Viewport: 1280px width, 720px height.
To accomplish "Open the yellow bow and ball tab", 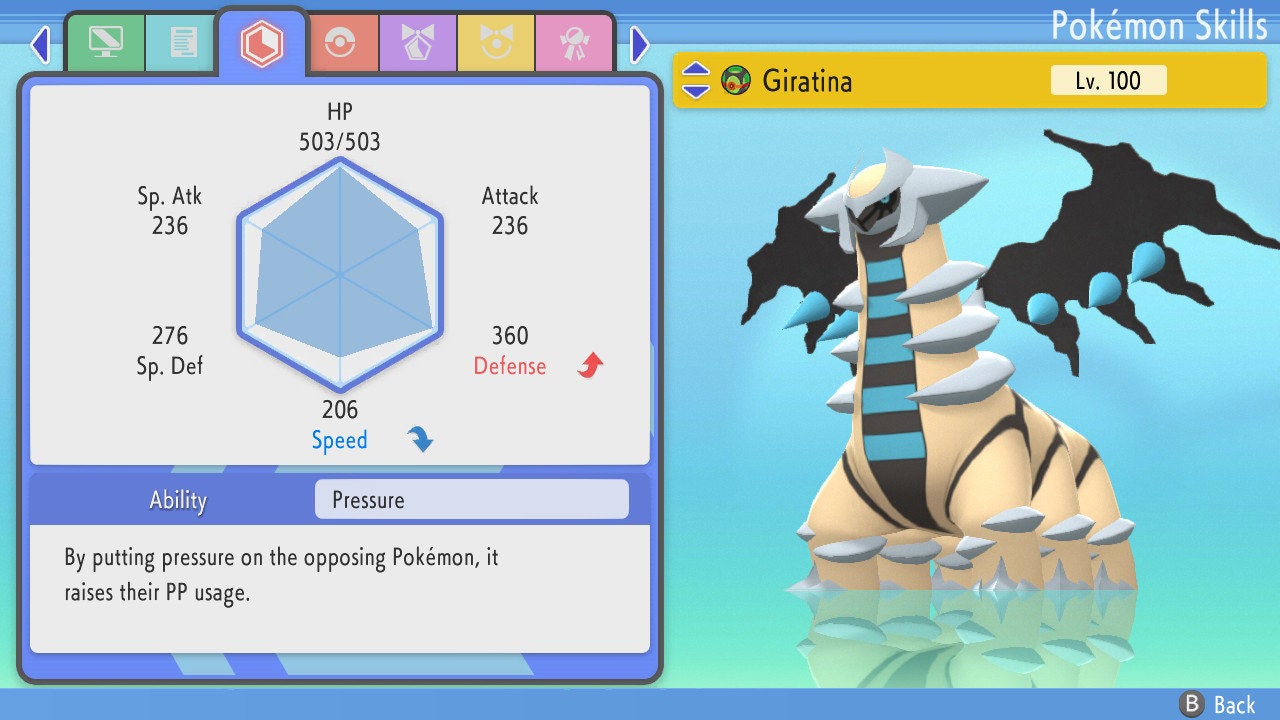I will 495,42.
